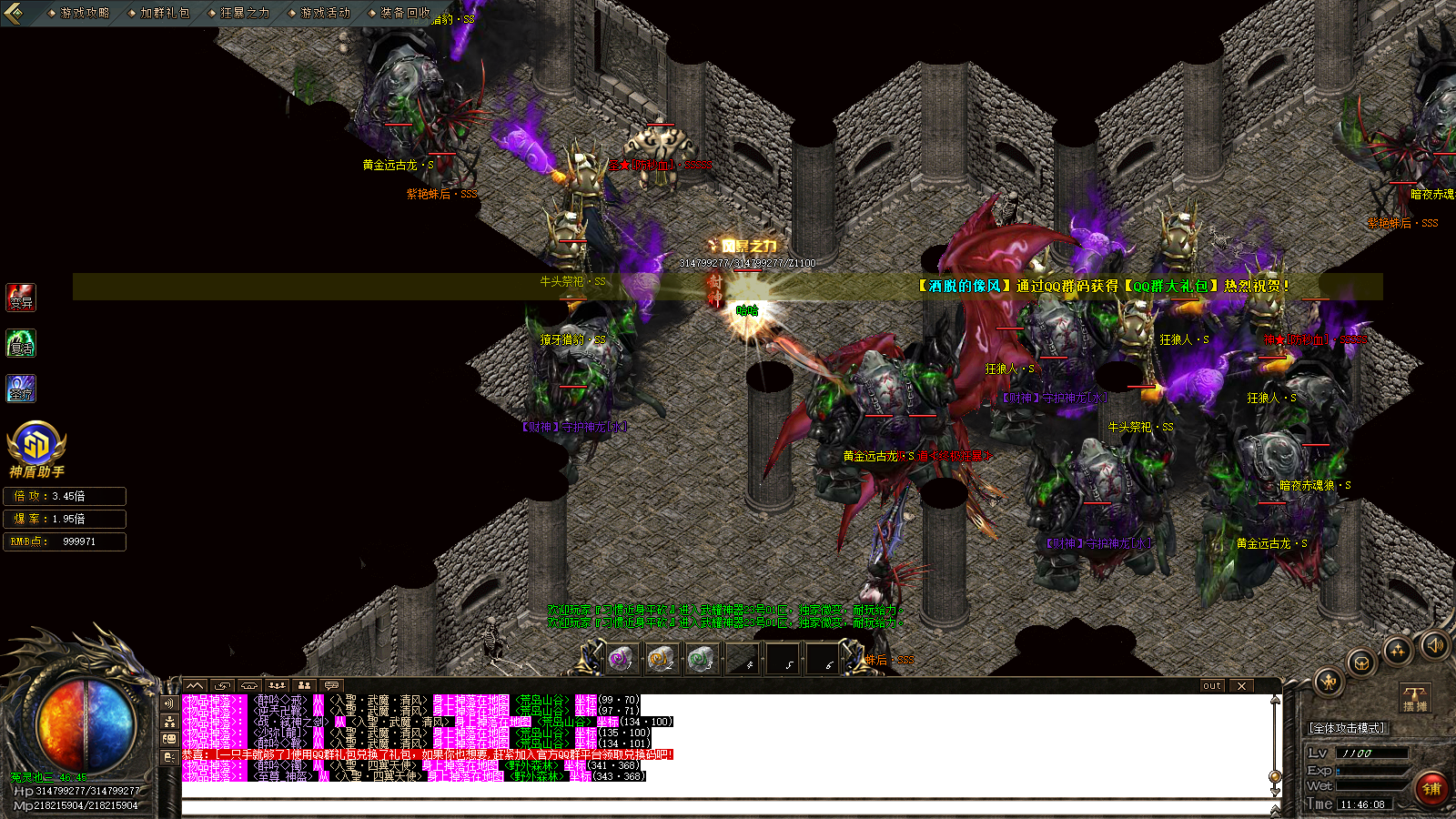Viewport: 1456px width, 819px height.
Task: Open the 游戏攻略 game guide menu
Action: coord(84,13)
